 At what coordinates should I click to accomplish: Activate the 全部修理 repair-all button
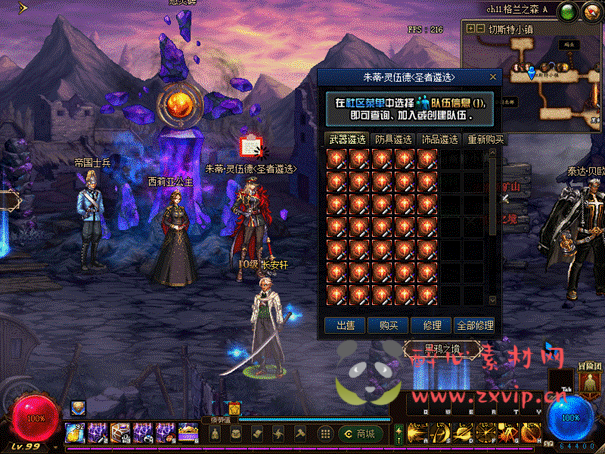click(475, 325)
